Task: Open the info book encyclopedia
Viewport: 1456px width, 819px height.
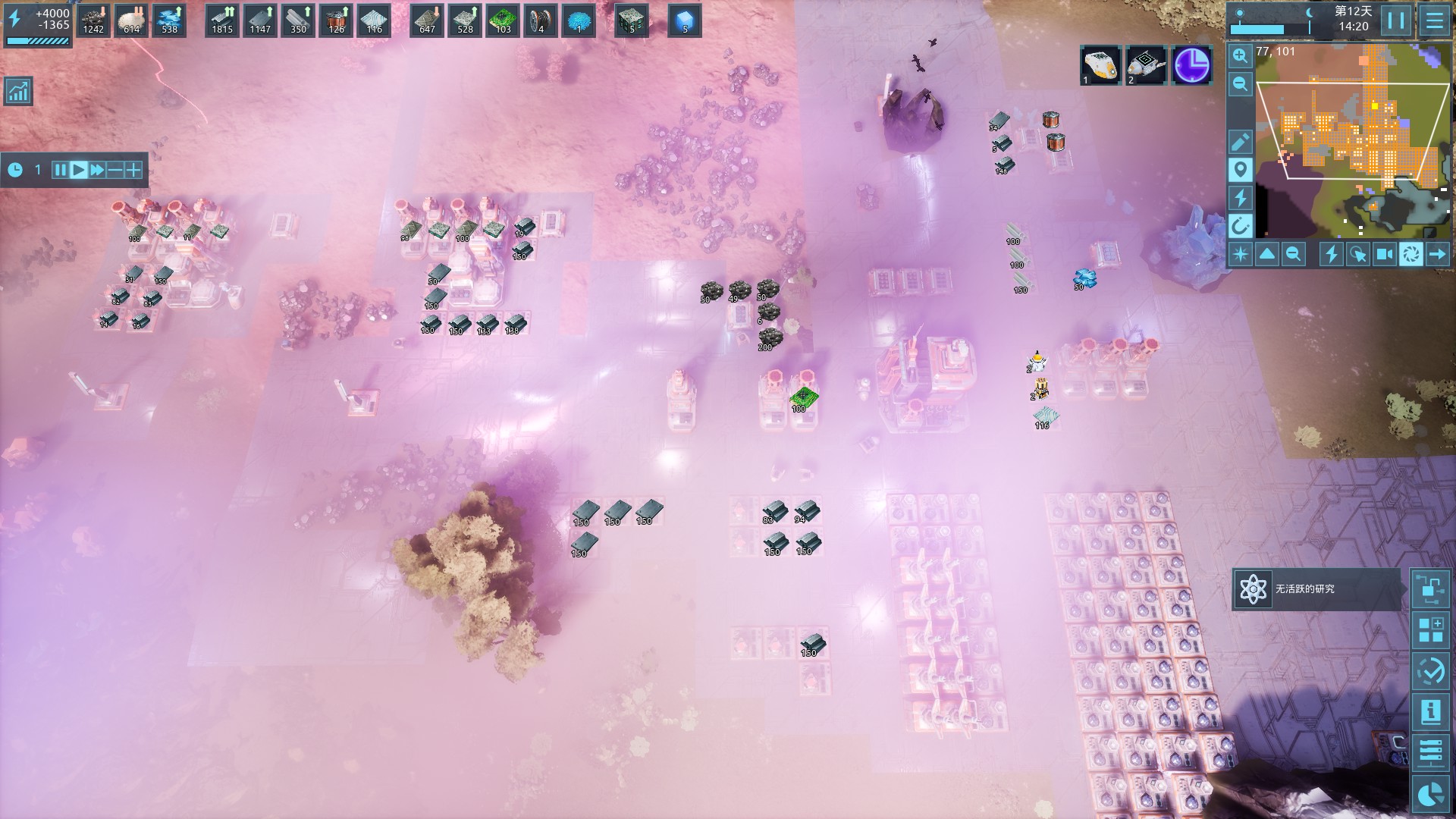Action: coord(1431,712)
